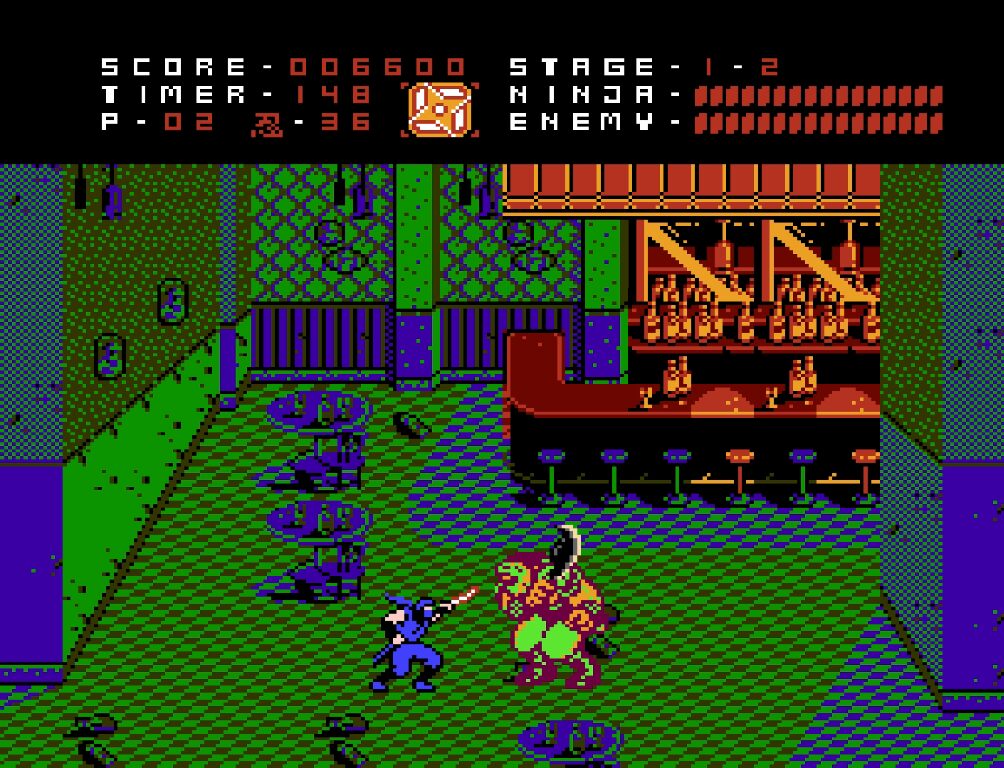Screen dimensions: 1004x768
Task: Select the windmill shuriken ninpo item icon
Action: coord(439,109)
